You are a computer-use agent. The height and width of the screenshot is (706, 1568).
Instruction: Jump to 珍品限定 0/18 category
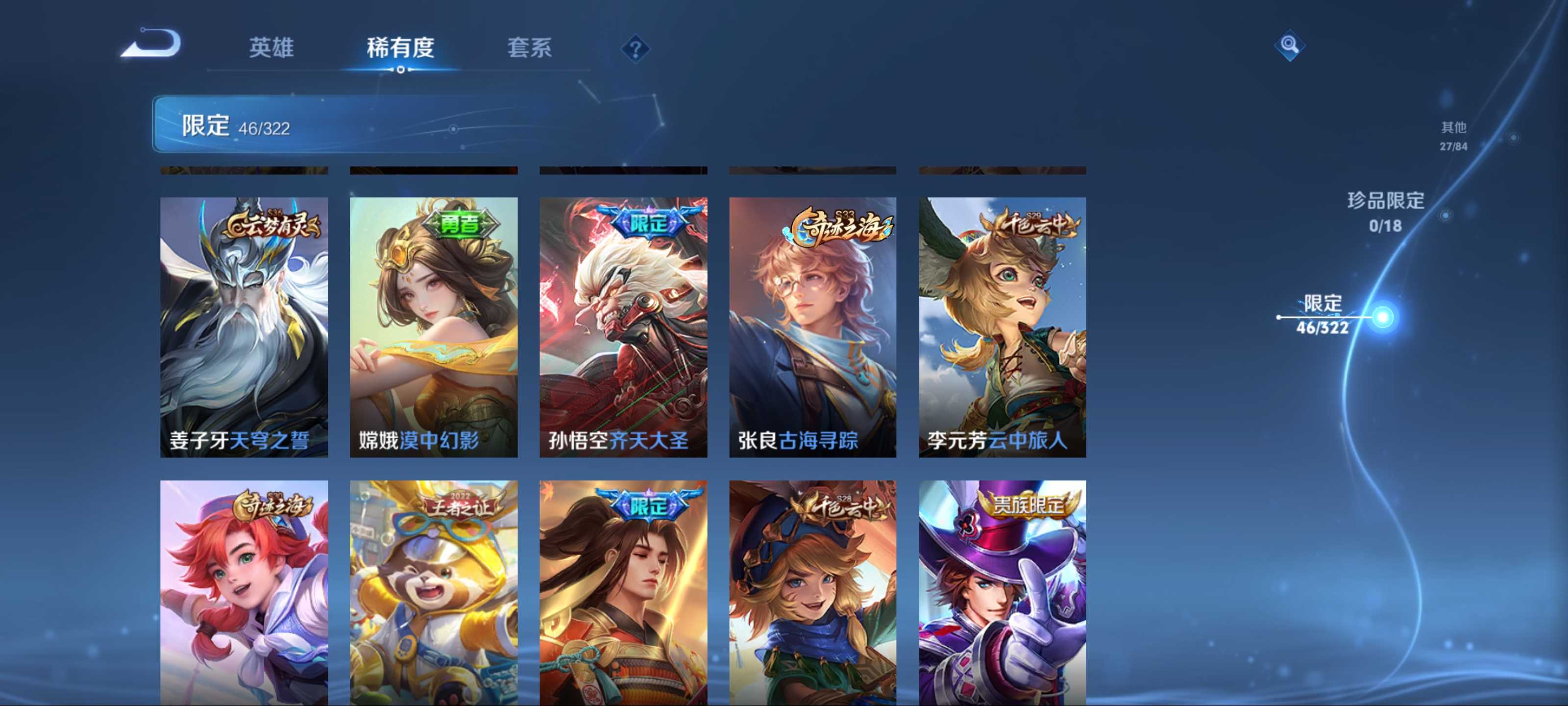coord(1385,211)
